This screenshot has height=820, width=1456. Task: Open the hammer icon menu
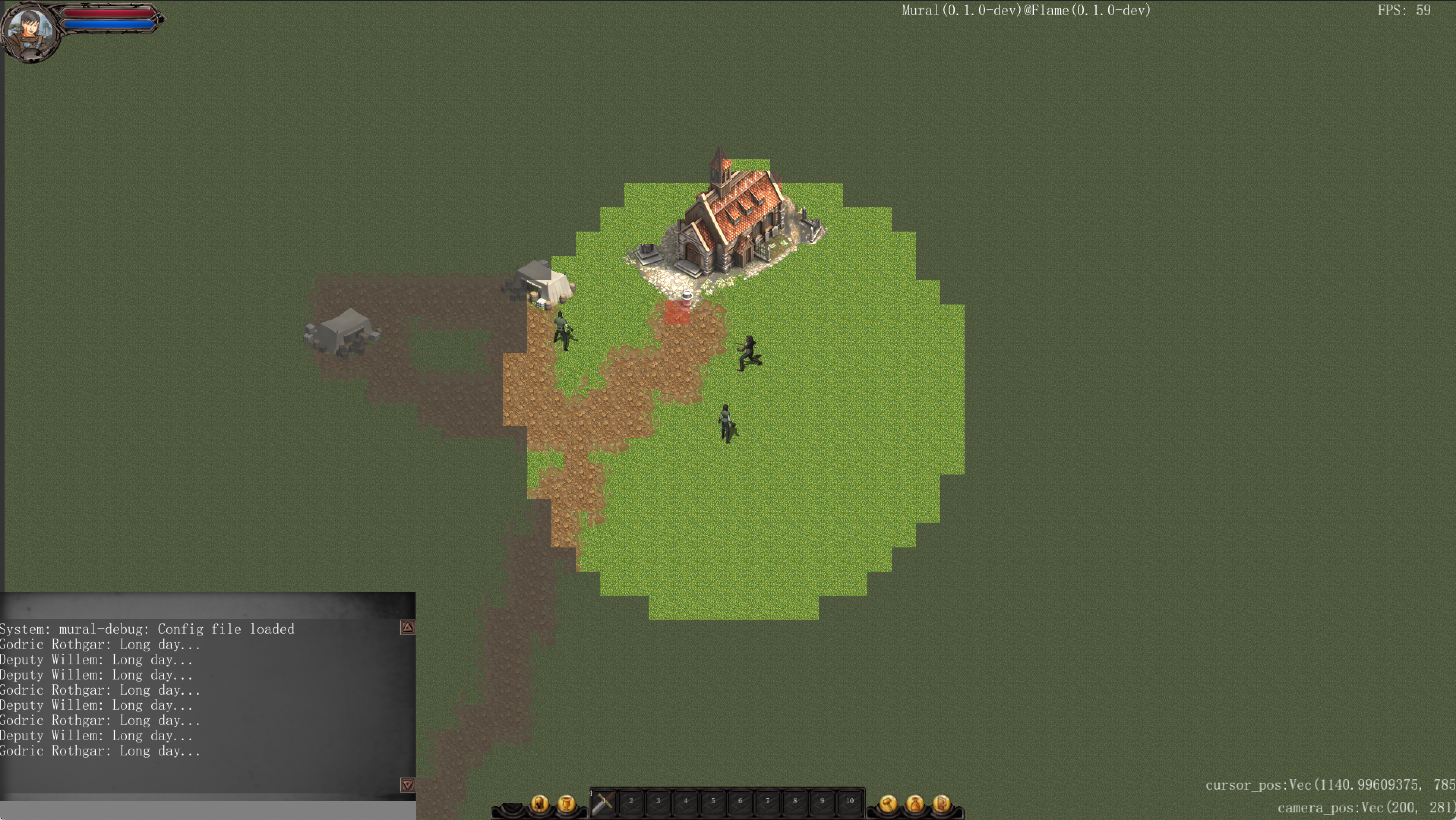[x=888, y=803]
